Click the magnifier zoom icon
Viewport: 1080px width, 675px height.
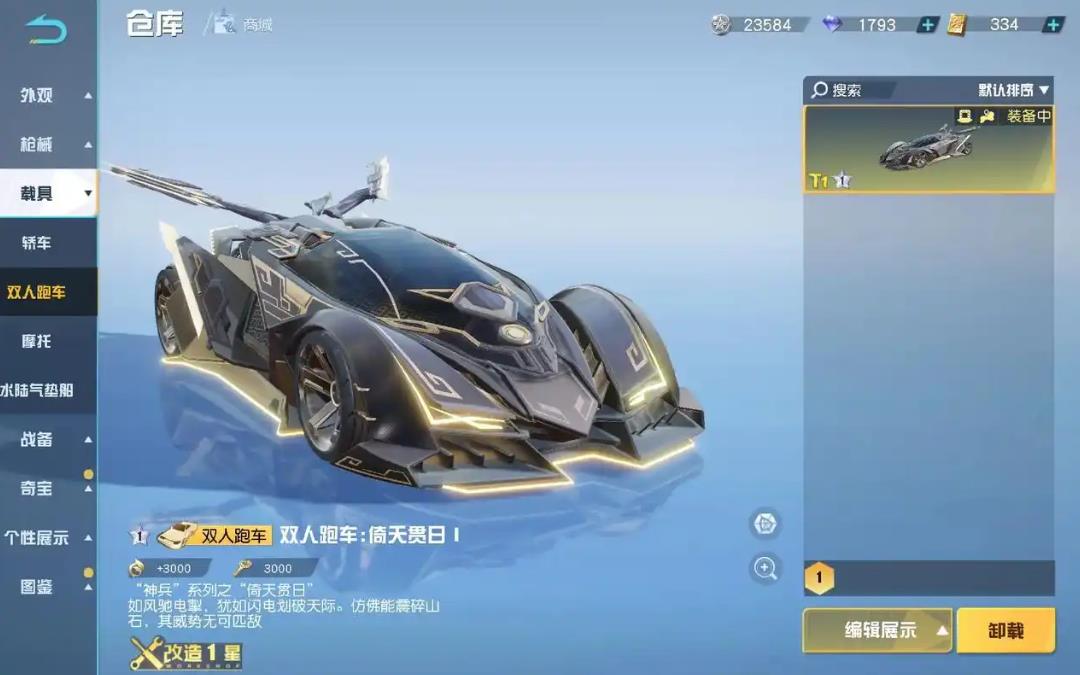click(765, 568)
